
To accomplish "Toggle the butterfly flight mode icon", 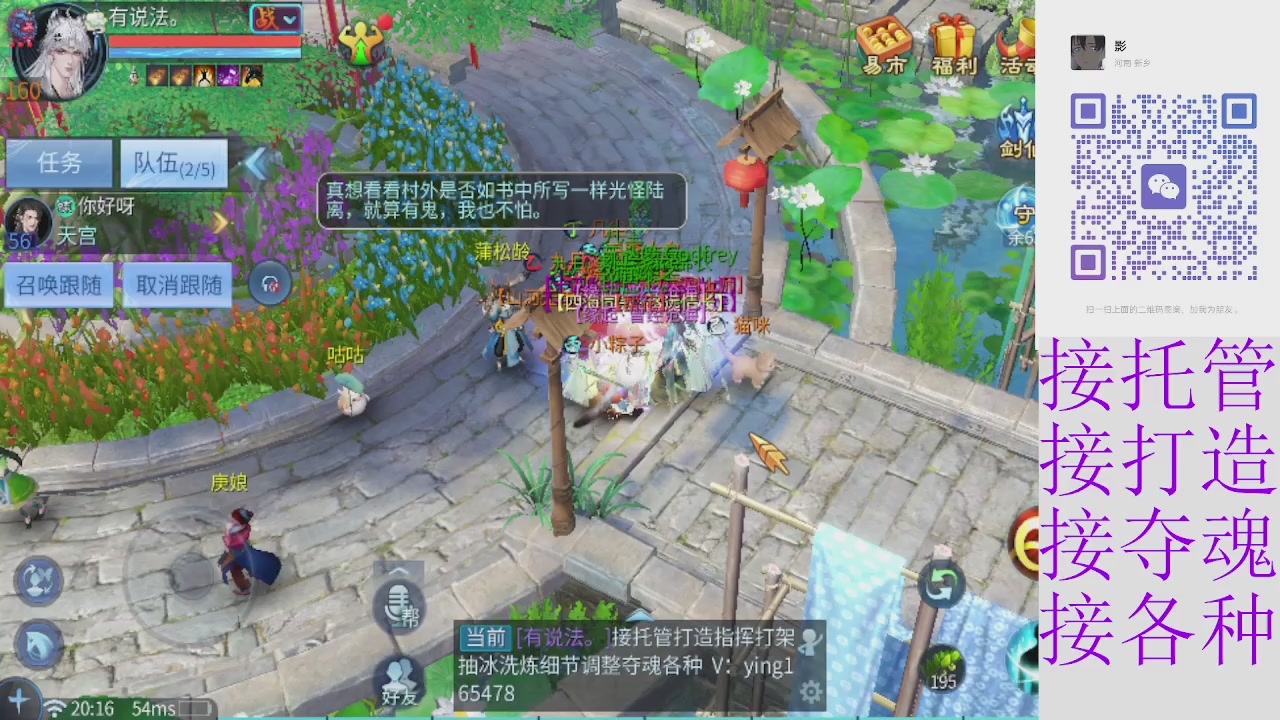I will [x=39, y=581].
